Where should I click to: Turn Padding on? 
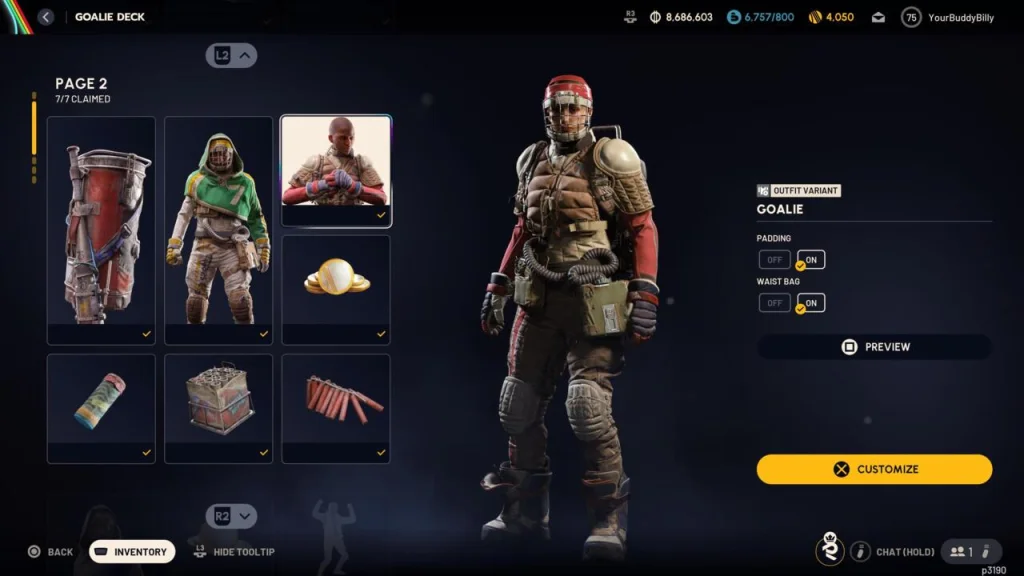tap(811, 260)
